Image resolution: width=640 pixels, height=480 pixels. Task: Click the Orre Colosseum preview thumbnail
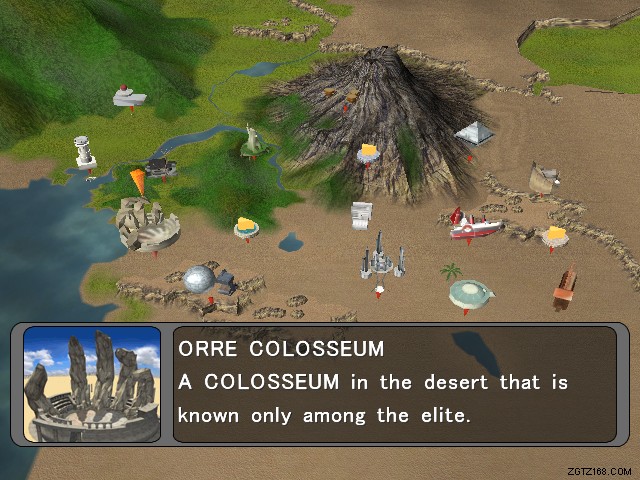pos(92,383)
